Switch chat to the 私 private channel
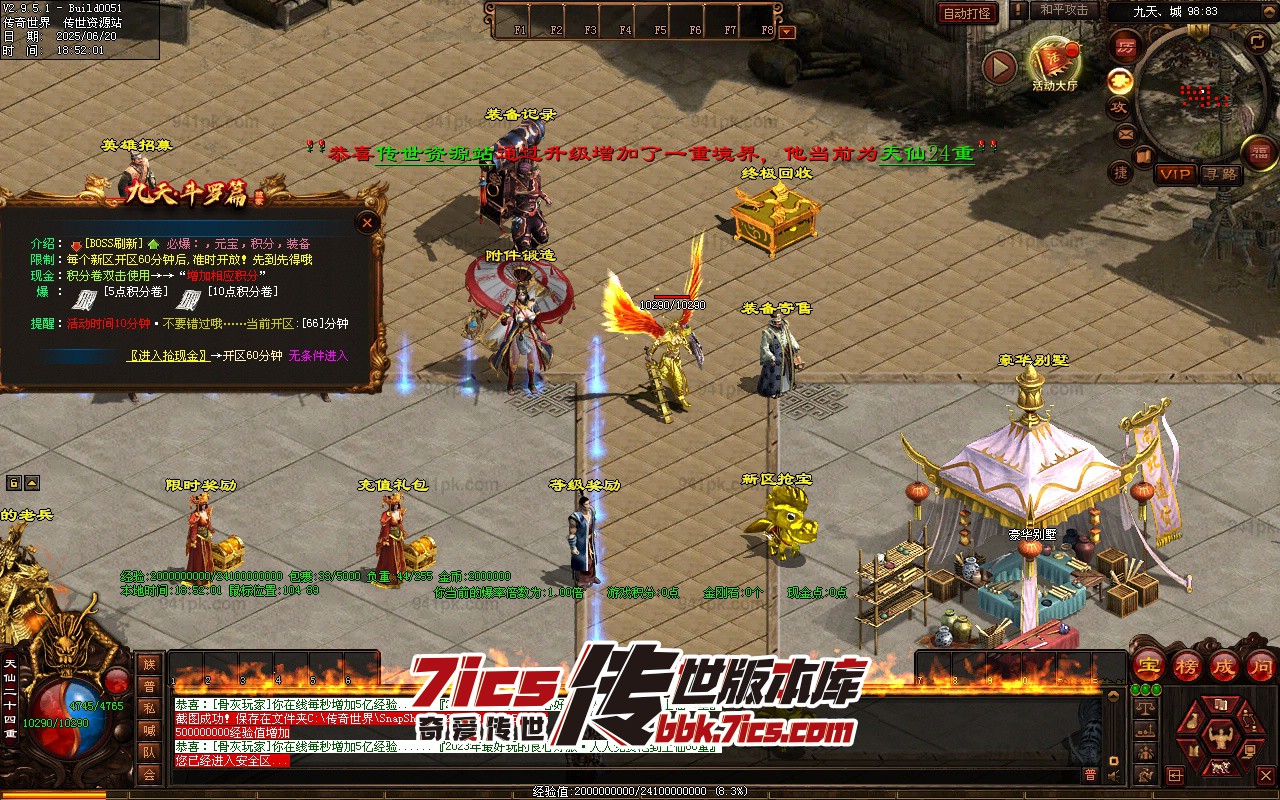Image resolution: width=1280 pixels, height=800 pixels. [x=149, y=708]
